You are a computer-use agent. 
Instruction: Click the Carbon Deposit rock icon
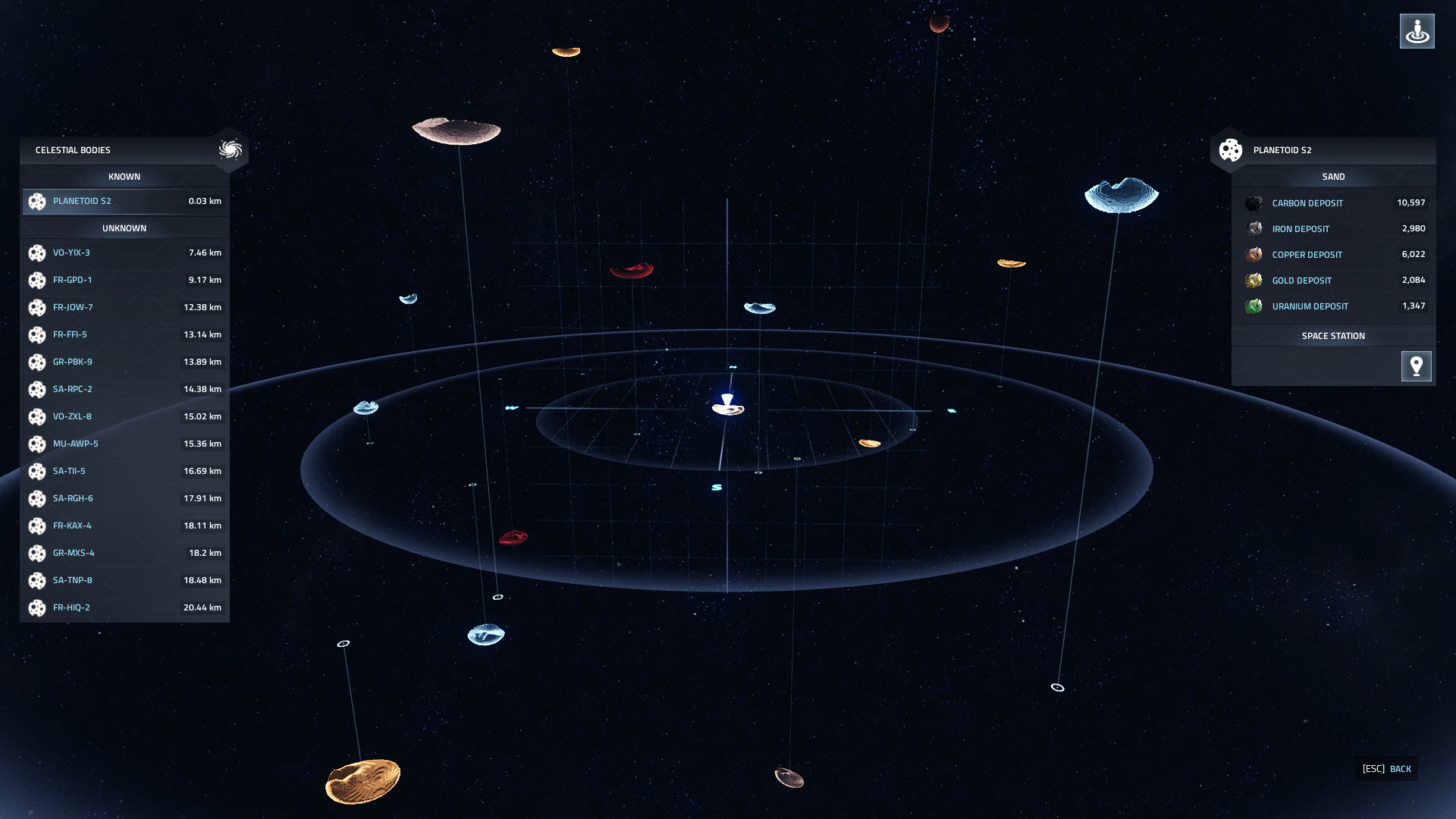1254,202
